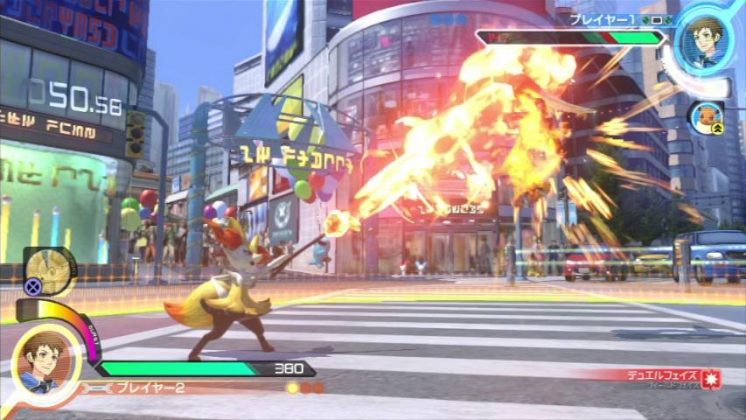Select the orange support Pokémon icon

tap(706, 116)
